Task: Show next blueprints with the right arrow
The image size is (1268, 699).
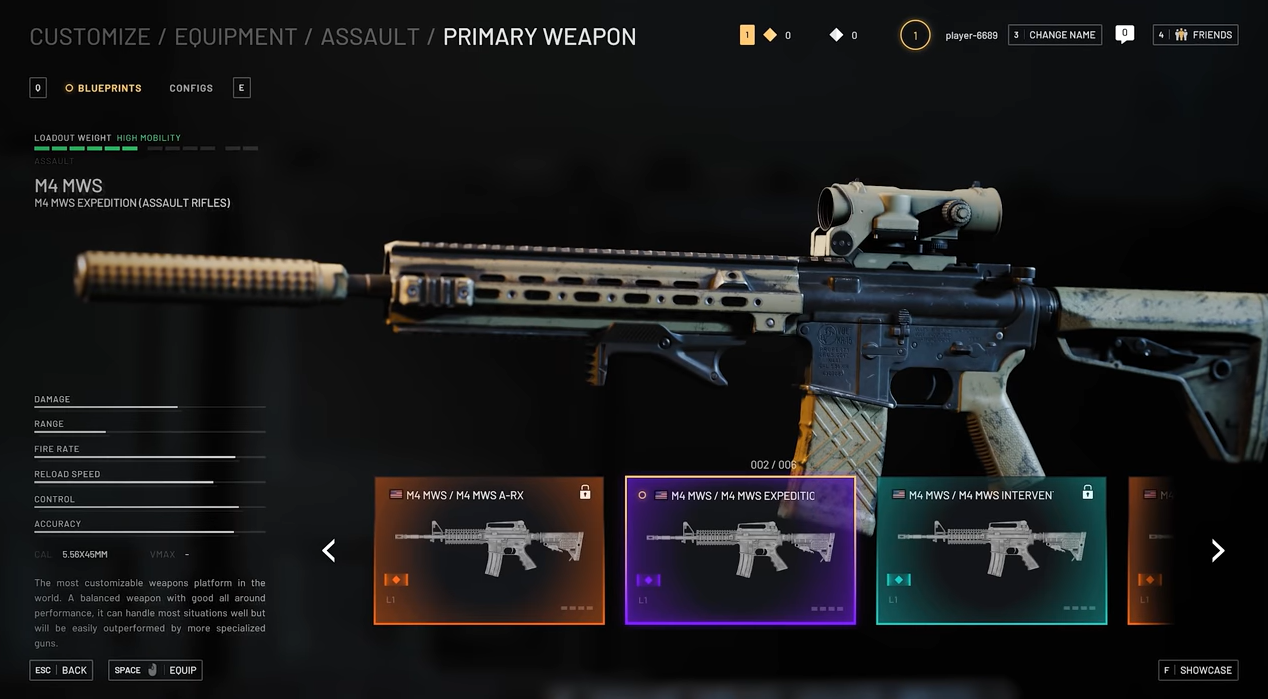Action: [x=1217, y=551]
